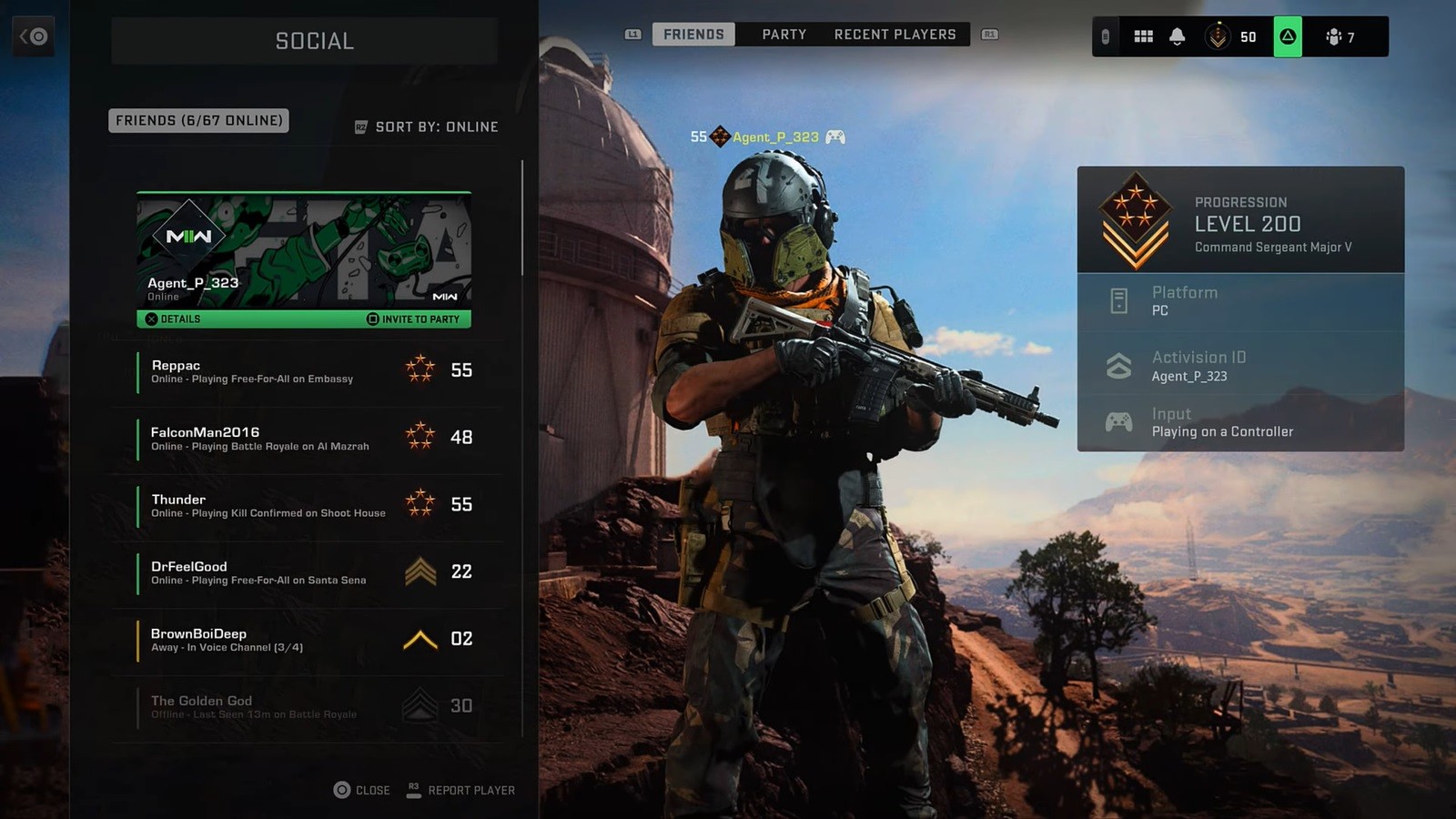1456x819 pixels.
Task: Switch to the Party tab
Action: [783, 34]
